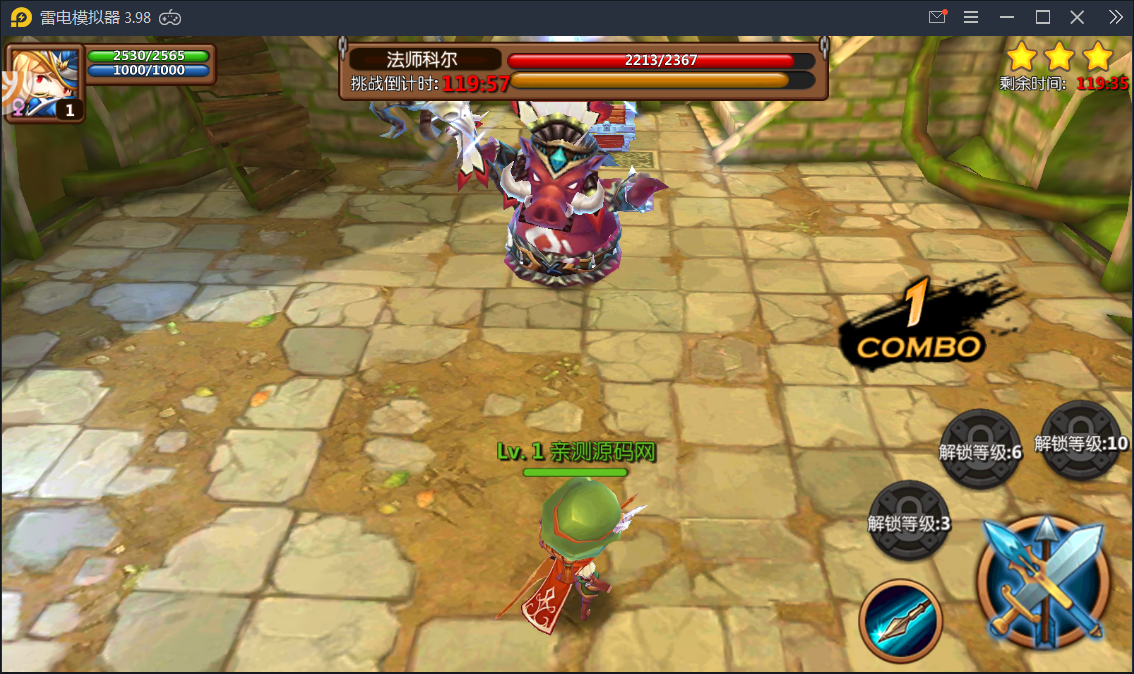Expand the emulator side toolbar arrows
Screen dimensions: 1134x674
pyautogui.click(x=1116, y=17)
